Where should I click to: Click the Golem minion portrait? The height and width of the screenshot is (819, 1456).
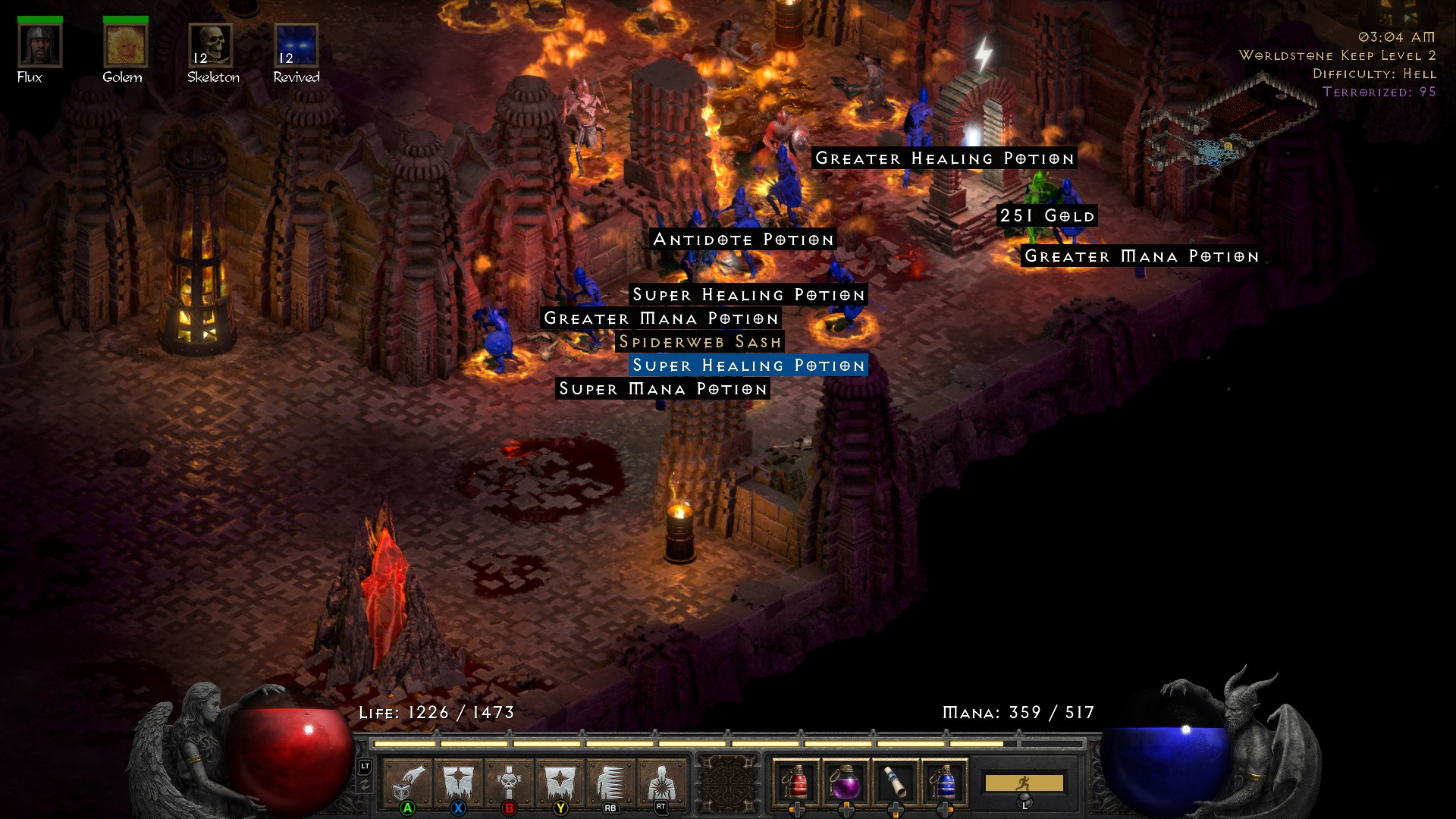(x=125, y=47)
